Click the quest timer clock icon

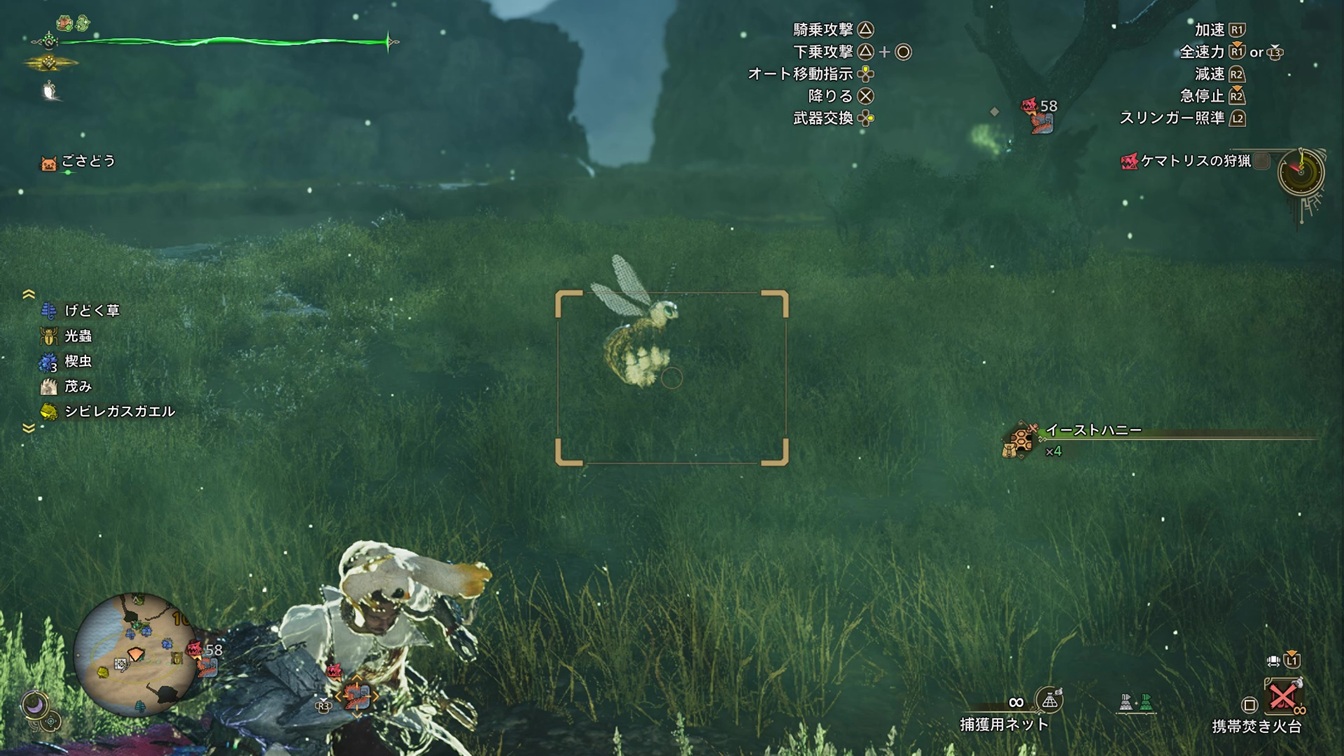[1300, 172]
